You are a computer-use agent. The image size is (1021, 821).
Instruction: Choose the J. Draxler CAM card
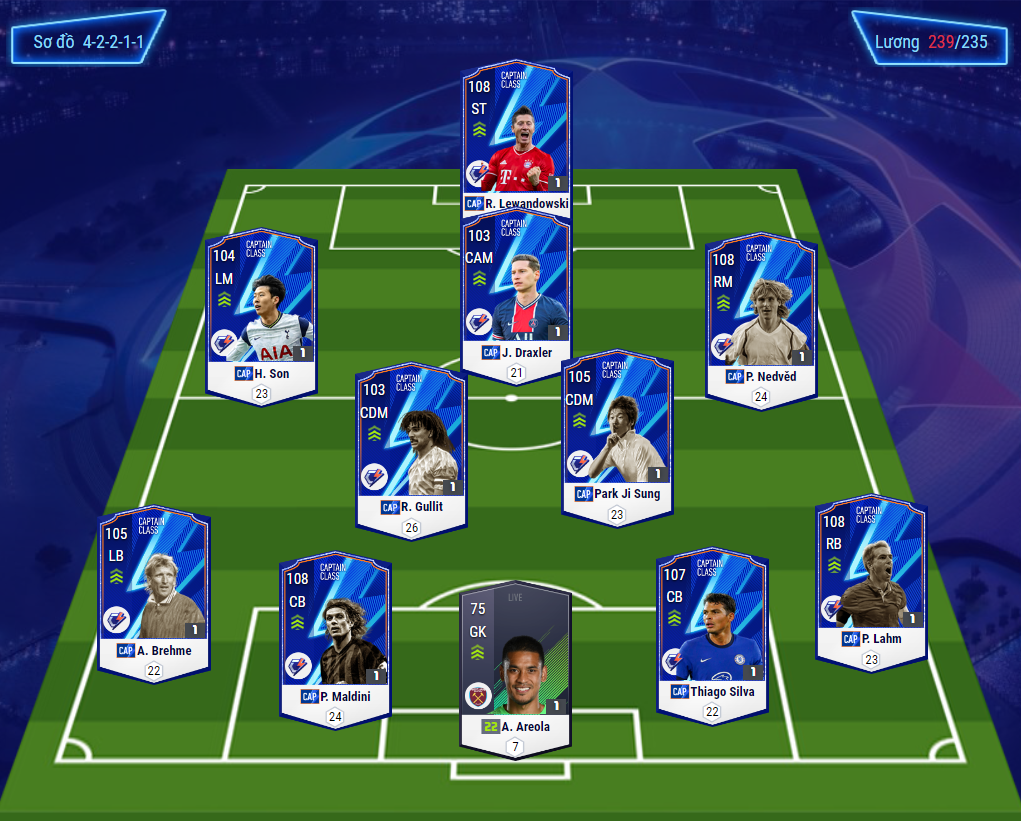516,290
